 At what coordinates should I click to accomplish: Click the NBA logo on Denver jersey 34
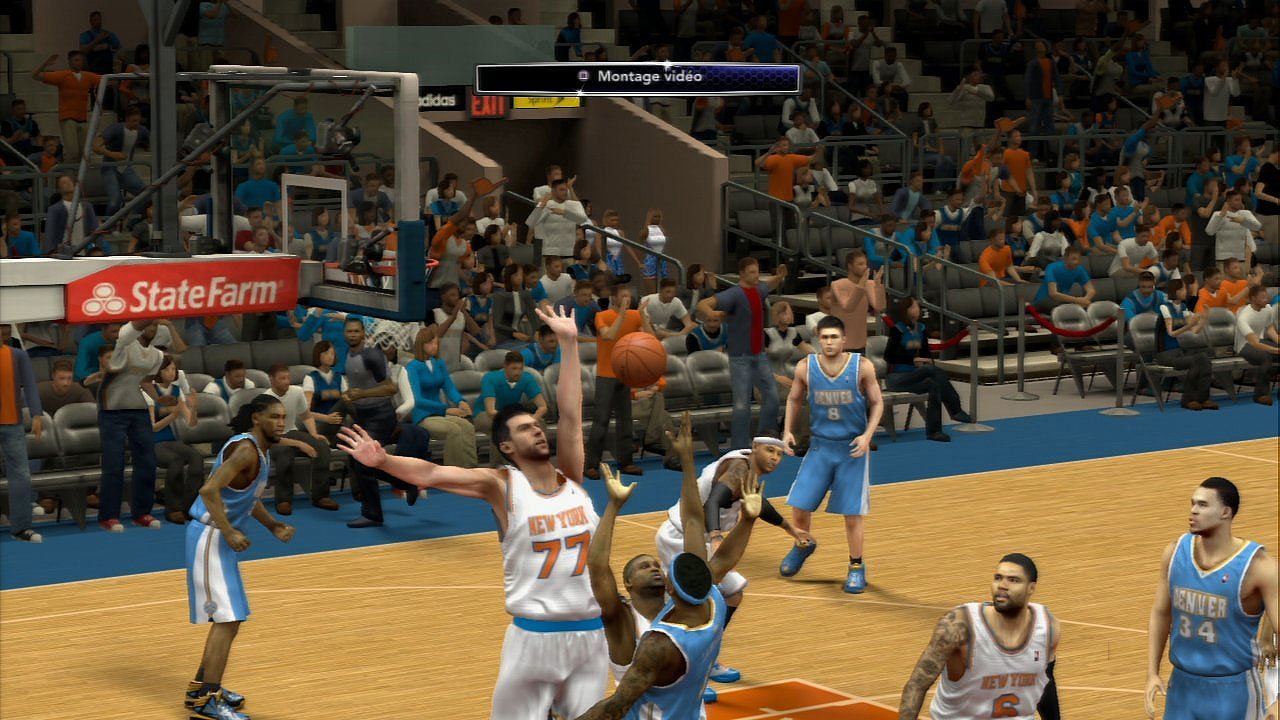(1225, 578)
